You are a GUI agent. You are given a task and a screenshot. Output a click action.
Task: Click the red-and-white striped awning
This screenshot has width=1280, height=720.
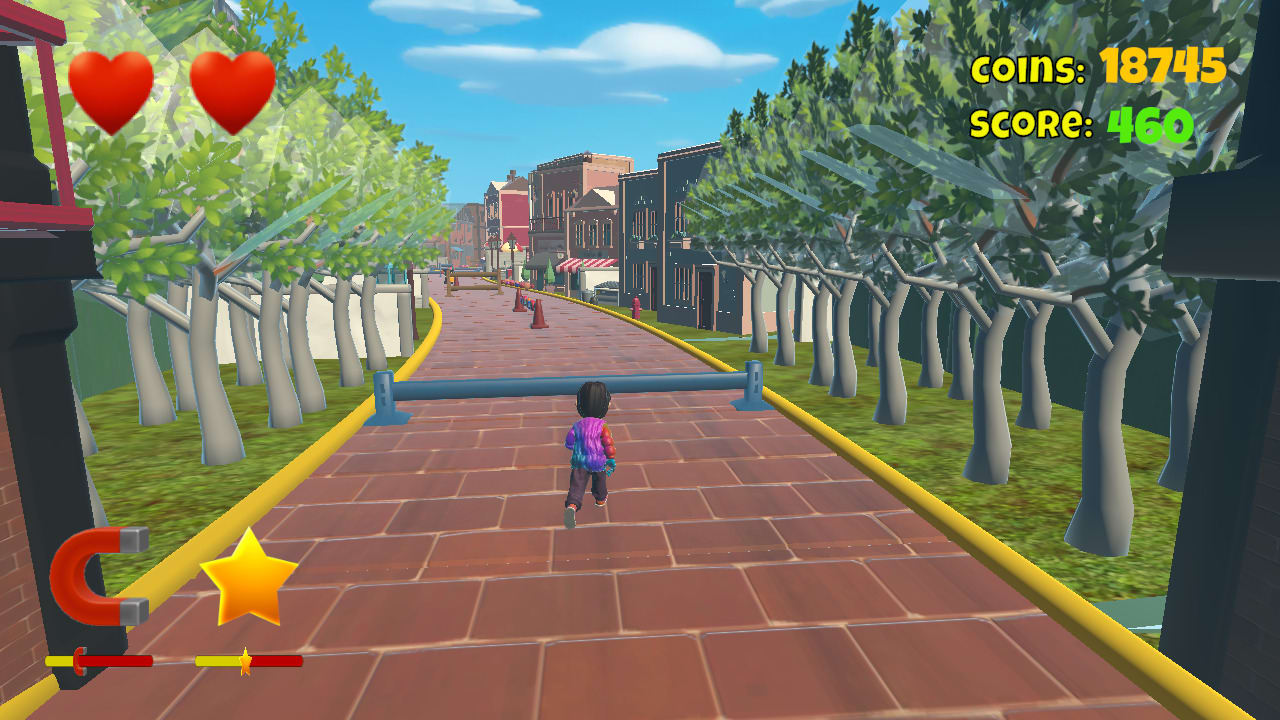click(x=585, y=263)
